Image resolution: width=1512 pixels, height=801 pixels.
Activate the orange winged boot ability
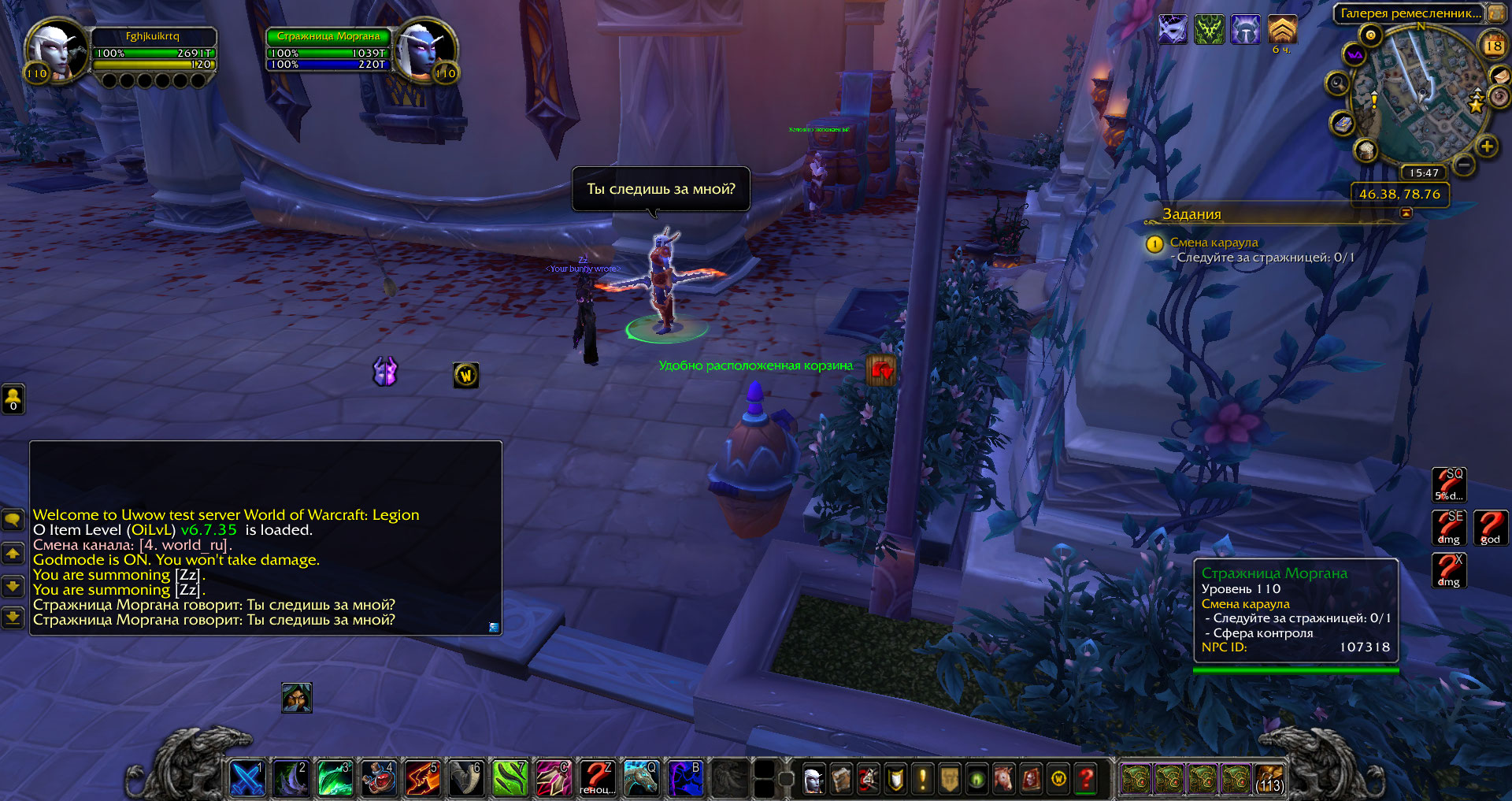pos(422,779)
